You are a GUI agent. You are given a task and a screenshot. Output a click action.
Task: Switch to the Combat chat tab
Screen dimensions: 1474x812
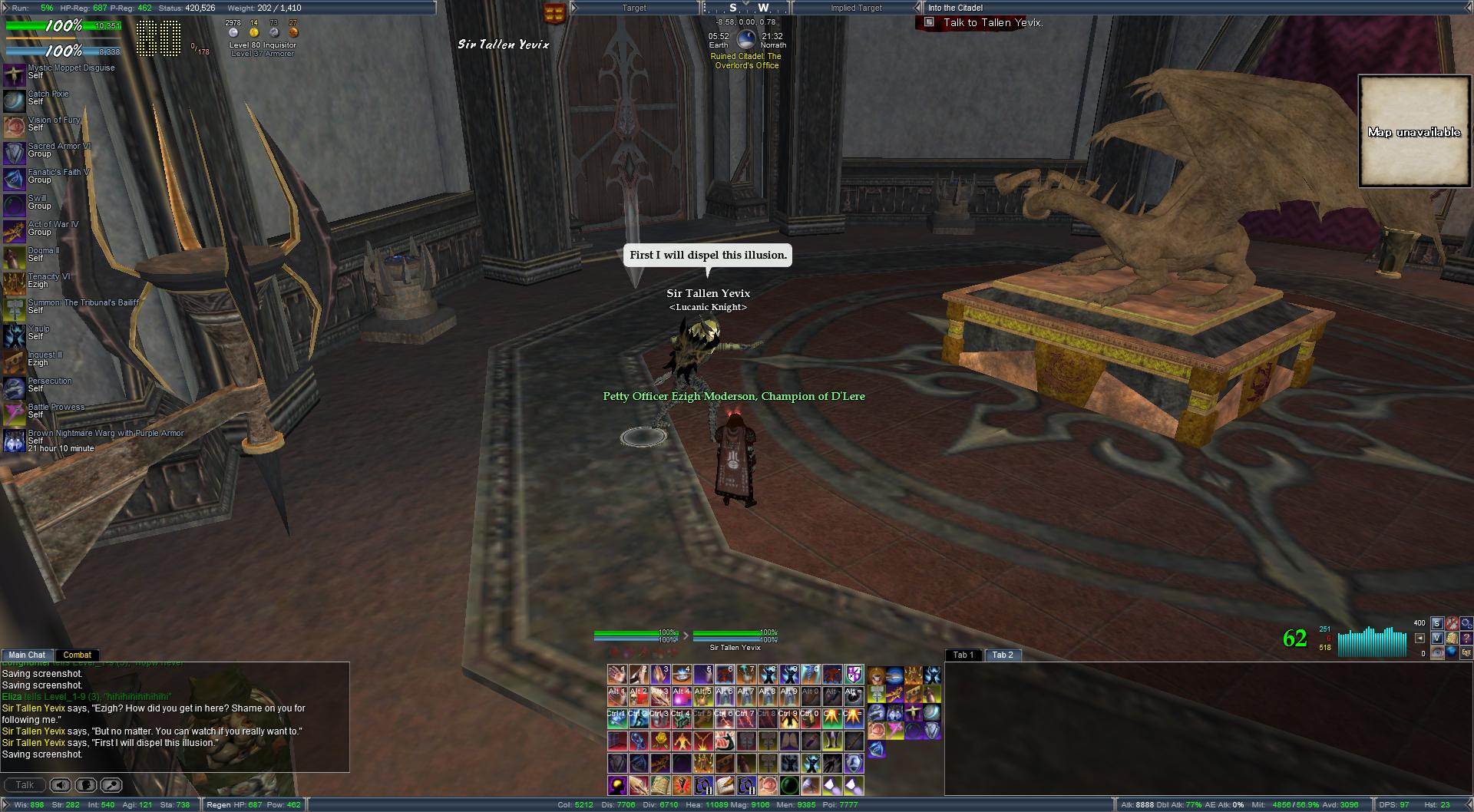(x=77, y=655)
